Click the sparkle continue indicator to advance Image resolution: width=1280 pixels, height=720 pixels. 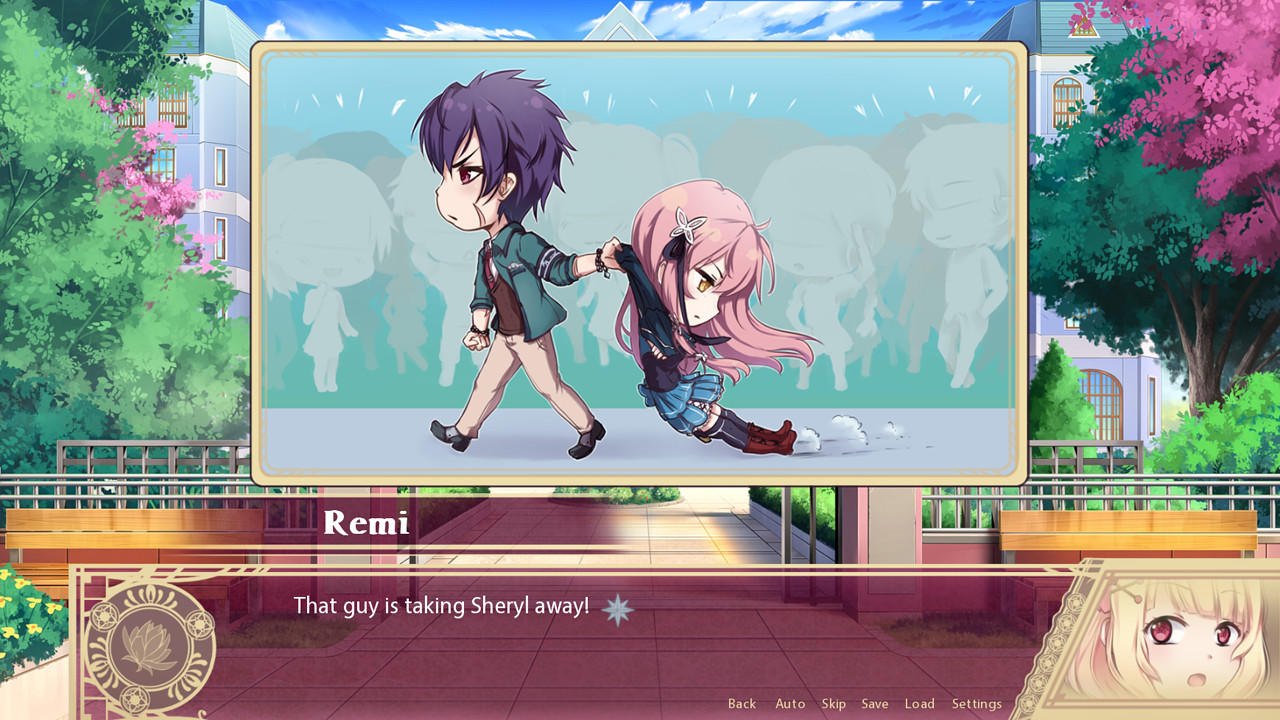click(x=617, y=608)
